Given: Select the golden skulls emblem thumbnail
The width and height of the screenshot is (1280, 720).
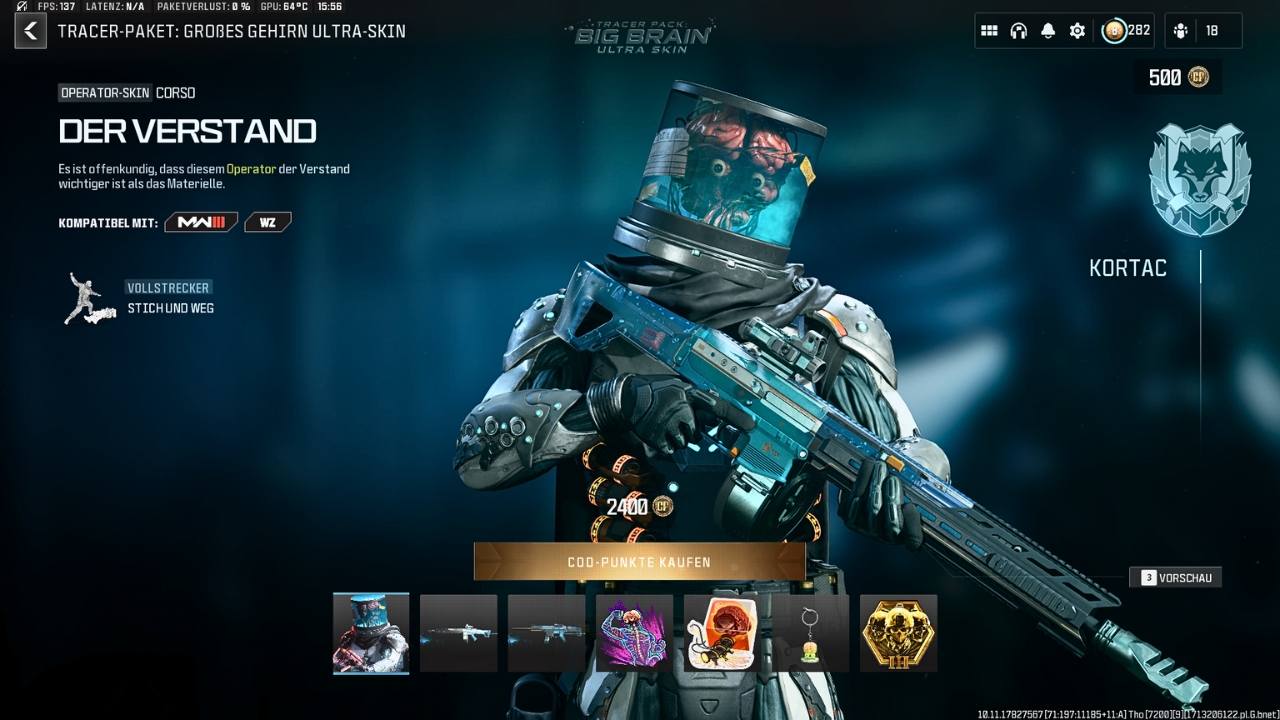Looking at the screenshot, I should coord(898,633).
